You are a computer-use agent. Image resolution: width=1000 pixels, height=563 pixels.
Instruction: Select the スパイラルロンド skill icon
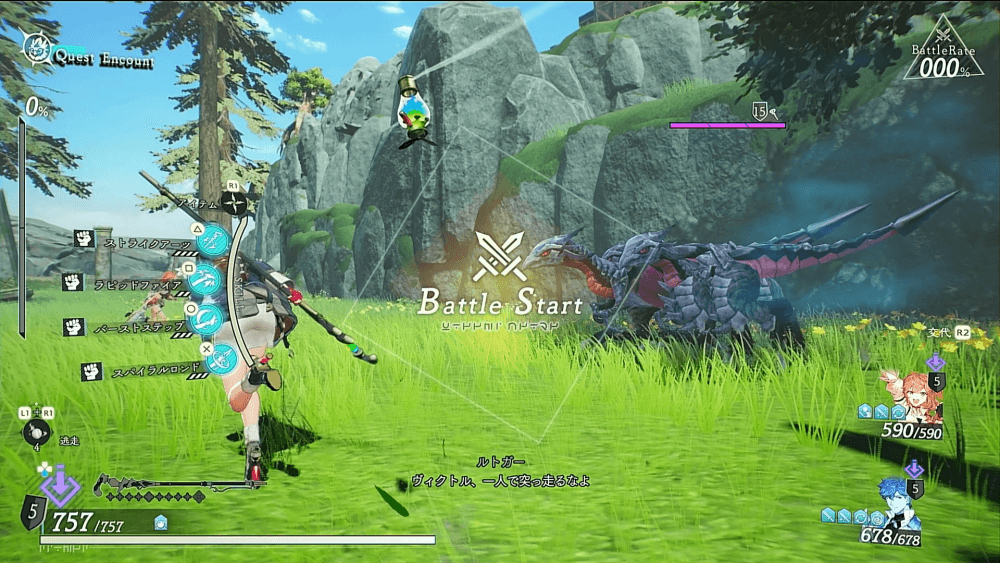219,358
